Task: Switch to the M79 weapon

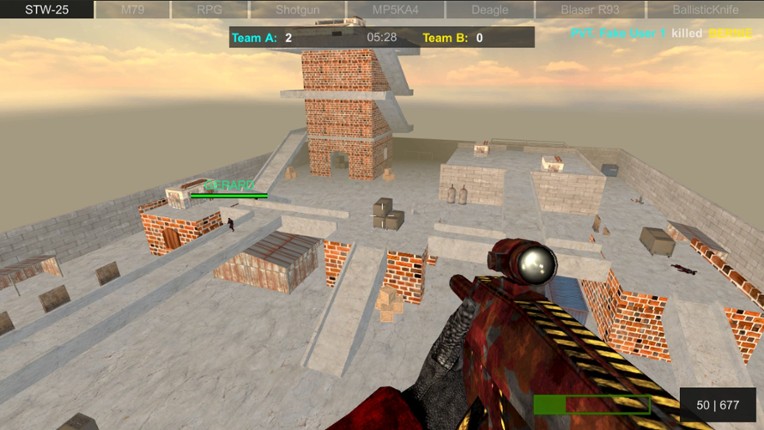Action: (x=132, y=9)
